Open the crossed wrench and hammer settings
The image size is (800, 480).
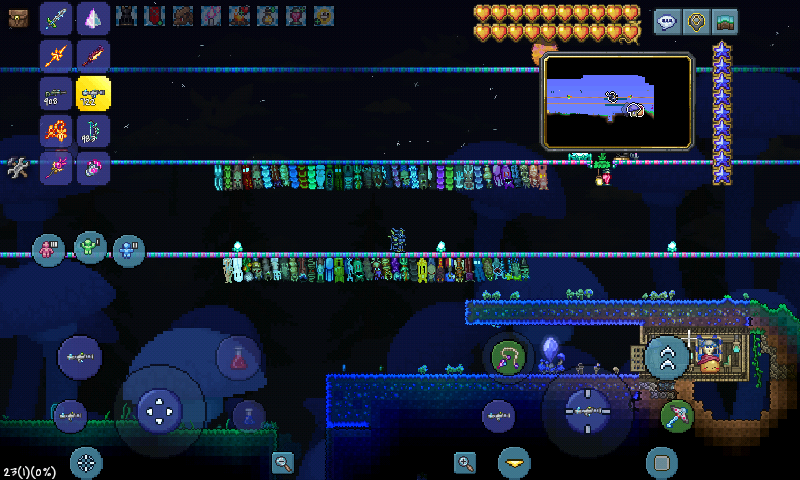[x=18, y=168]
